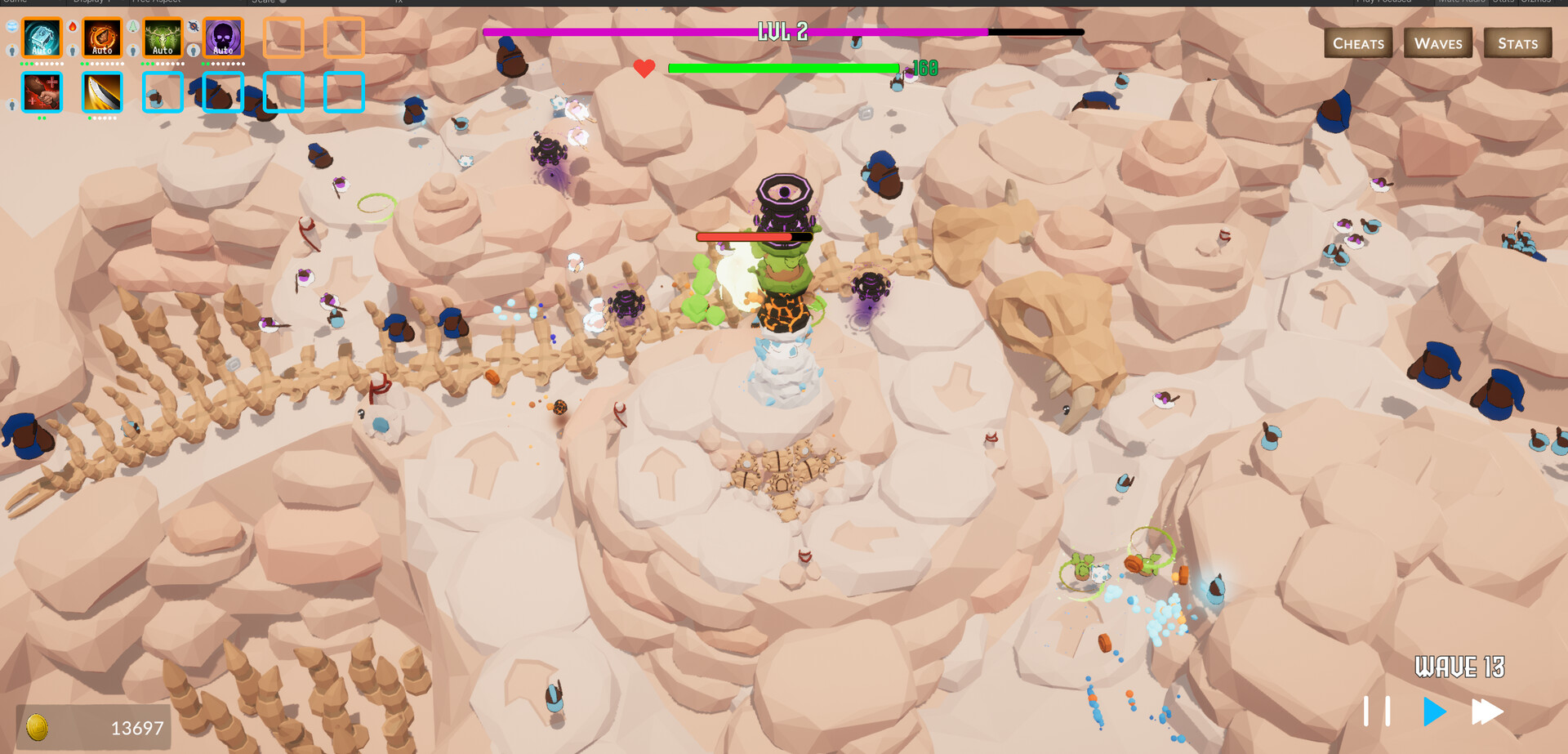Screen dimensions: 1568x754
Task: Open the Cheats menu
Action: [x=1358, y=42]
